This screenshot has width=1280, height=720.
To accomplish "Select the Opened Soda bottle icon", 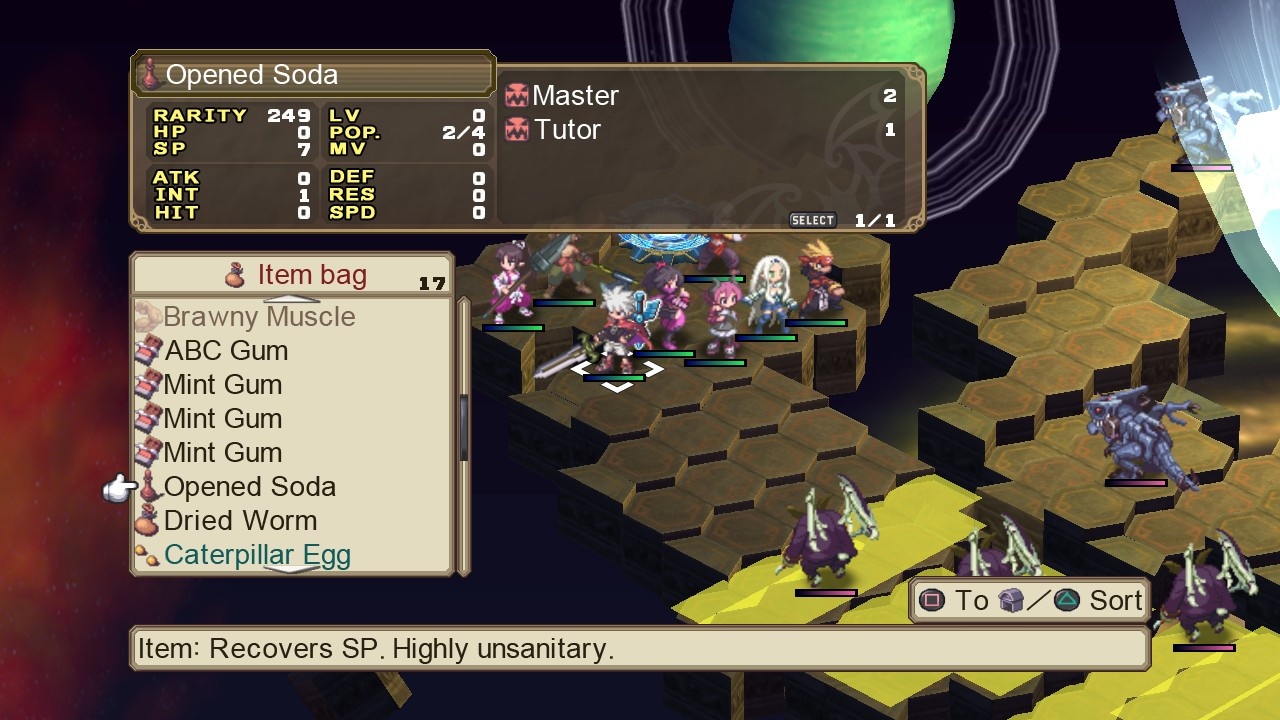I will pyautogui.click(x=148, y=487).
